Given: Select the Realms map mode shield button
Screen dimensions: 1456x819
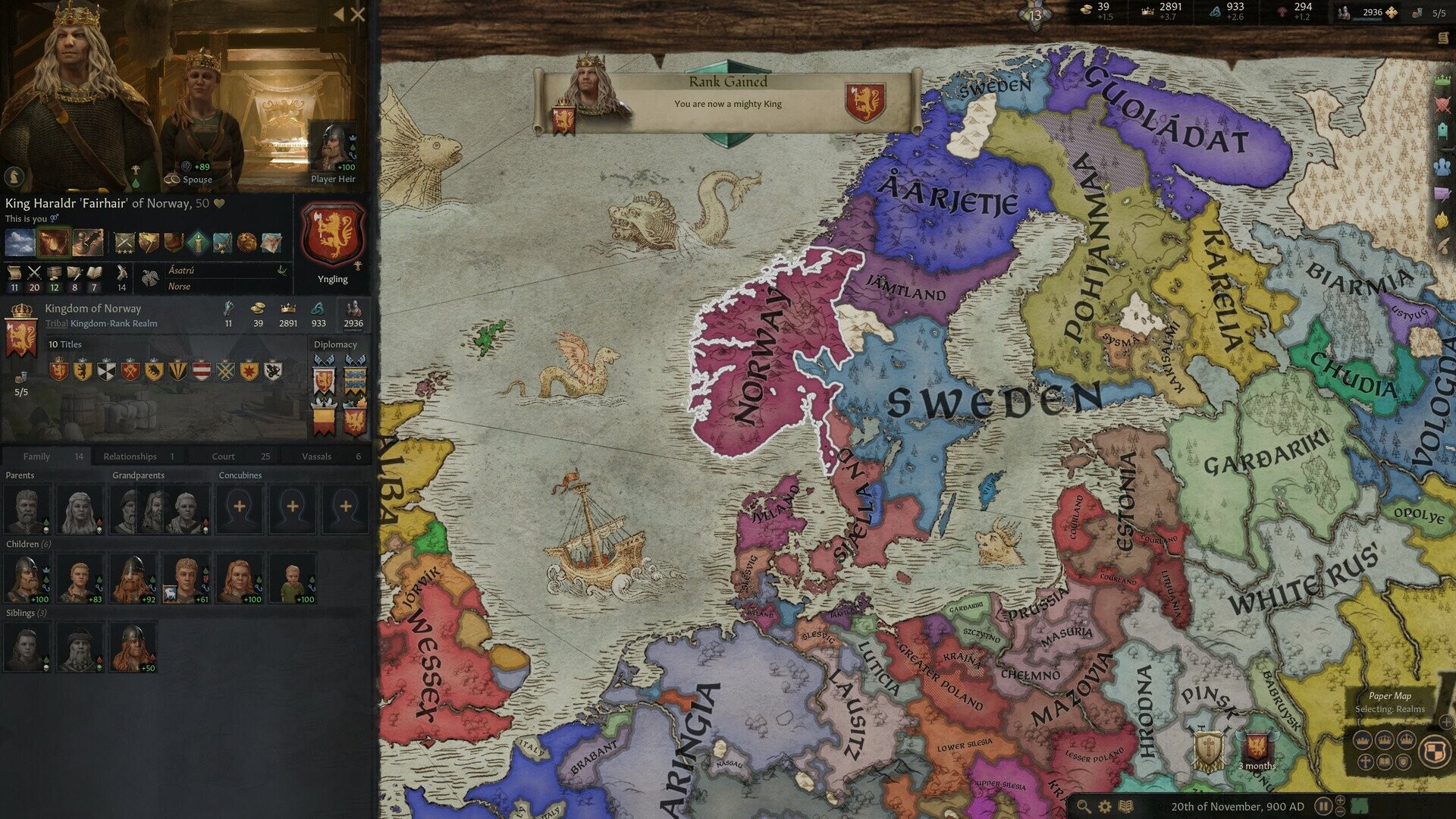Looking at the screenshot, I should 1433,752.
